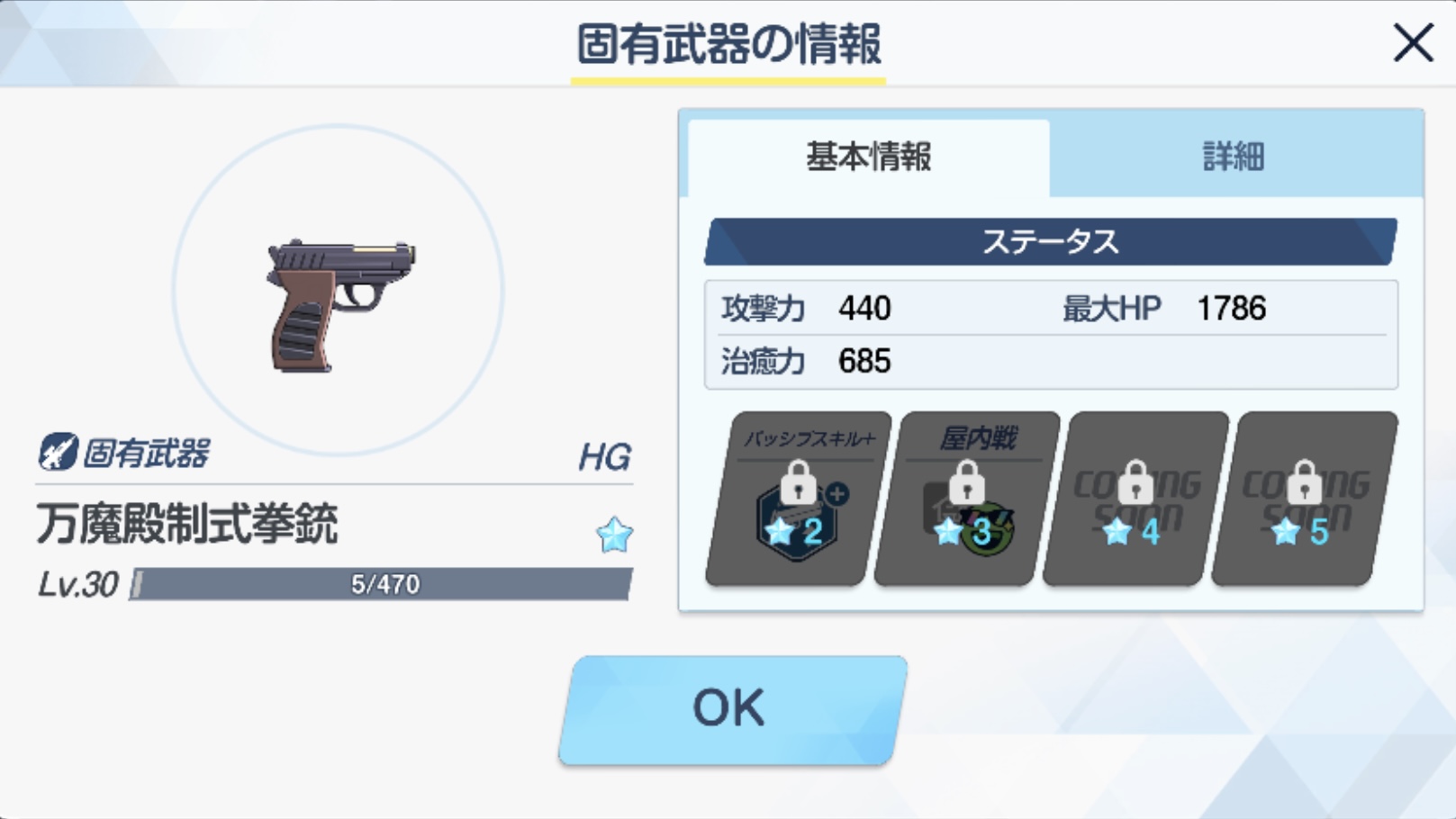Switch to the 詳細 tab
1456x819 pixels.
click(1232, 158)
